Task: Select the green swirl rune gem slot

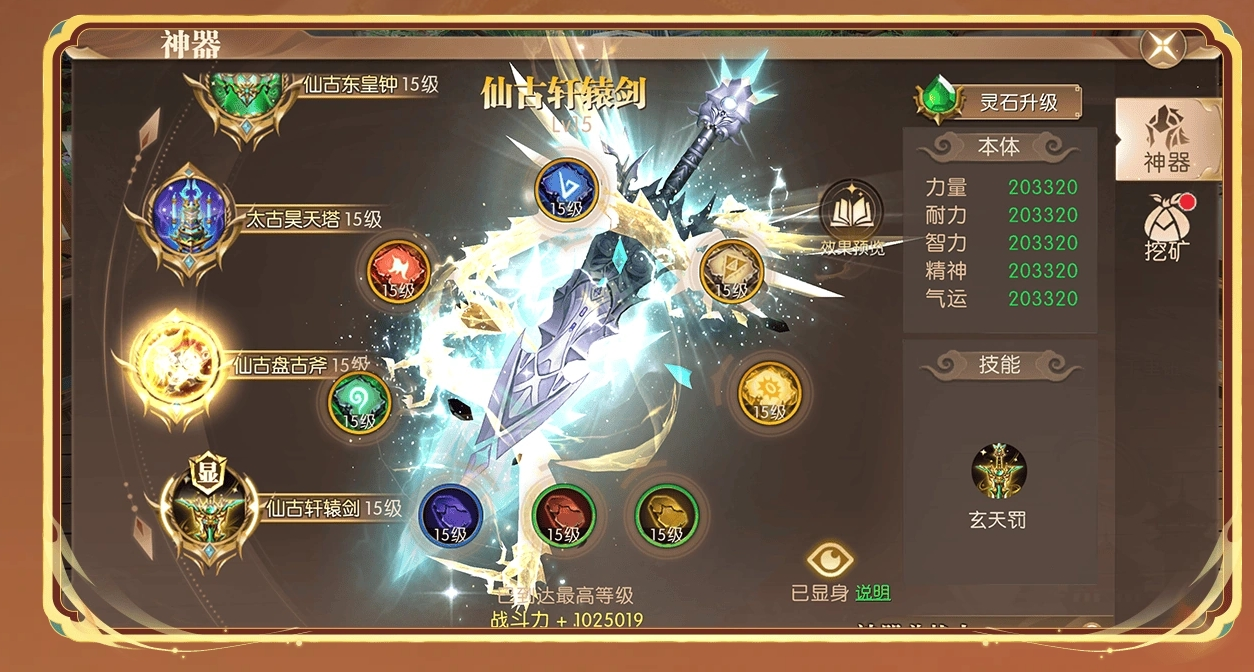Action: click(x=359, y=401)
